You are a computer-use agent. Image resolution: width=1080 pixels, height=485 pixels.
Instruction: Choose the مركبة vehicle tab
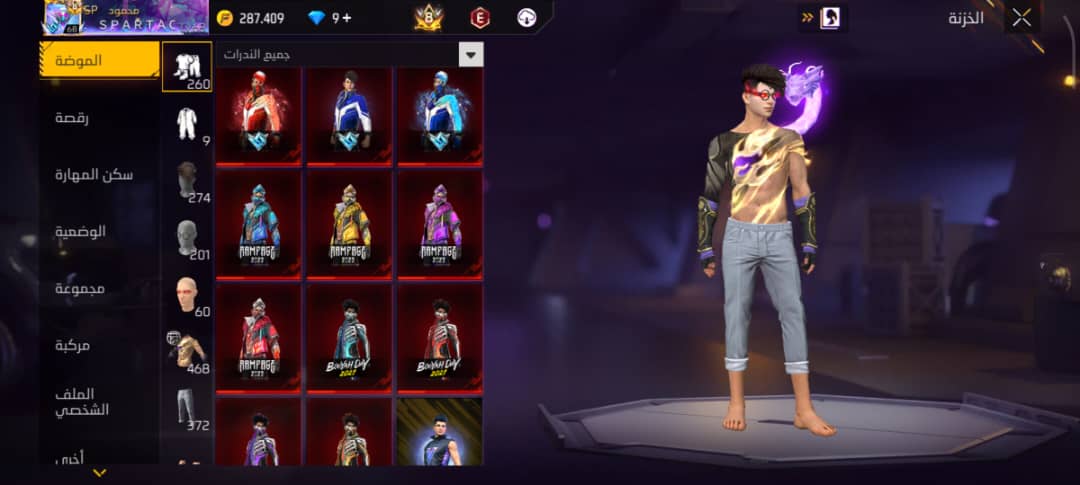coord(99,345)
